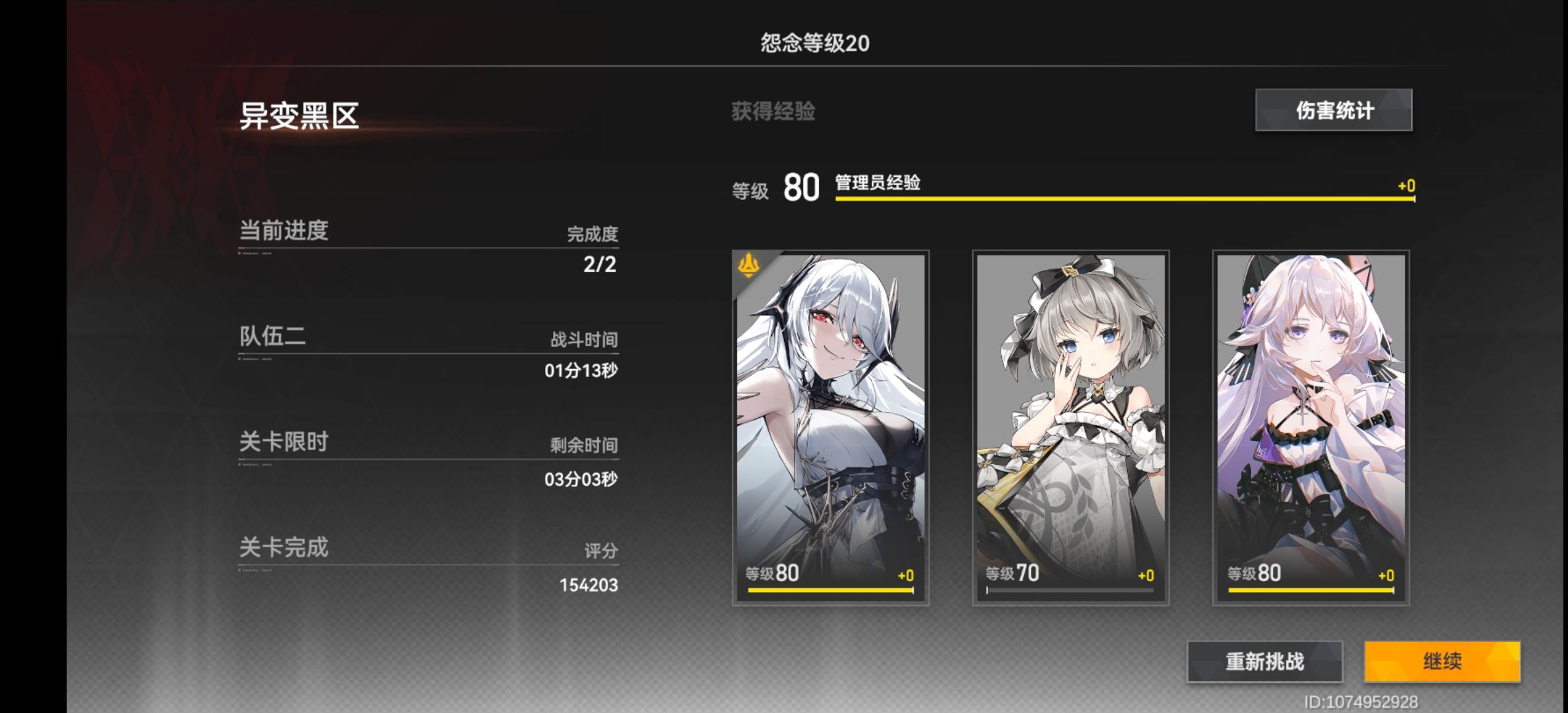
Task: Click the 获得经验 experience header
Action: click(772, 112)
